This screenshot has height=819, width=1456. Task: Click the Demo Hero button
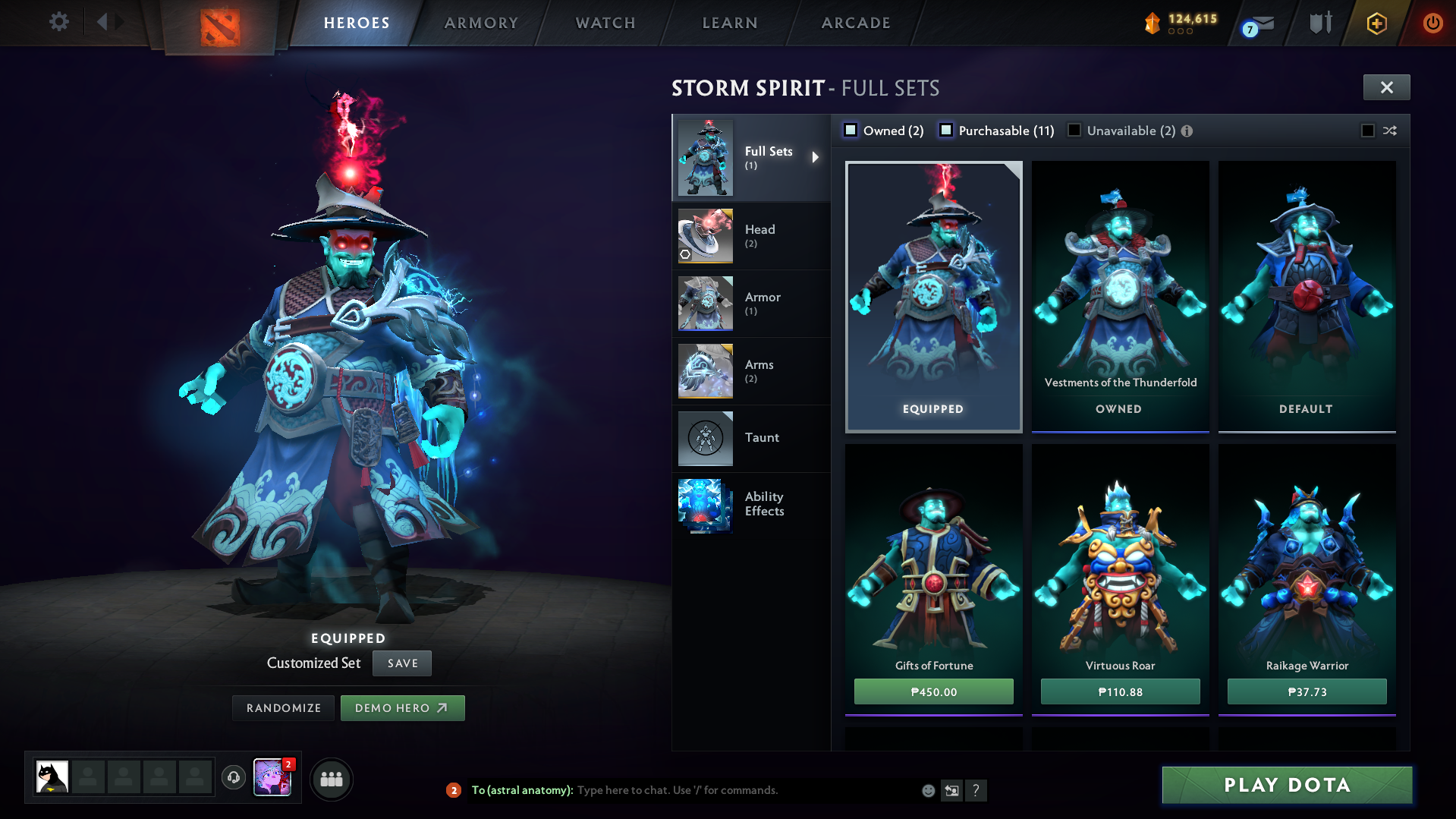tap(402, 707)
